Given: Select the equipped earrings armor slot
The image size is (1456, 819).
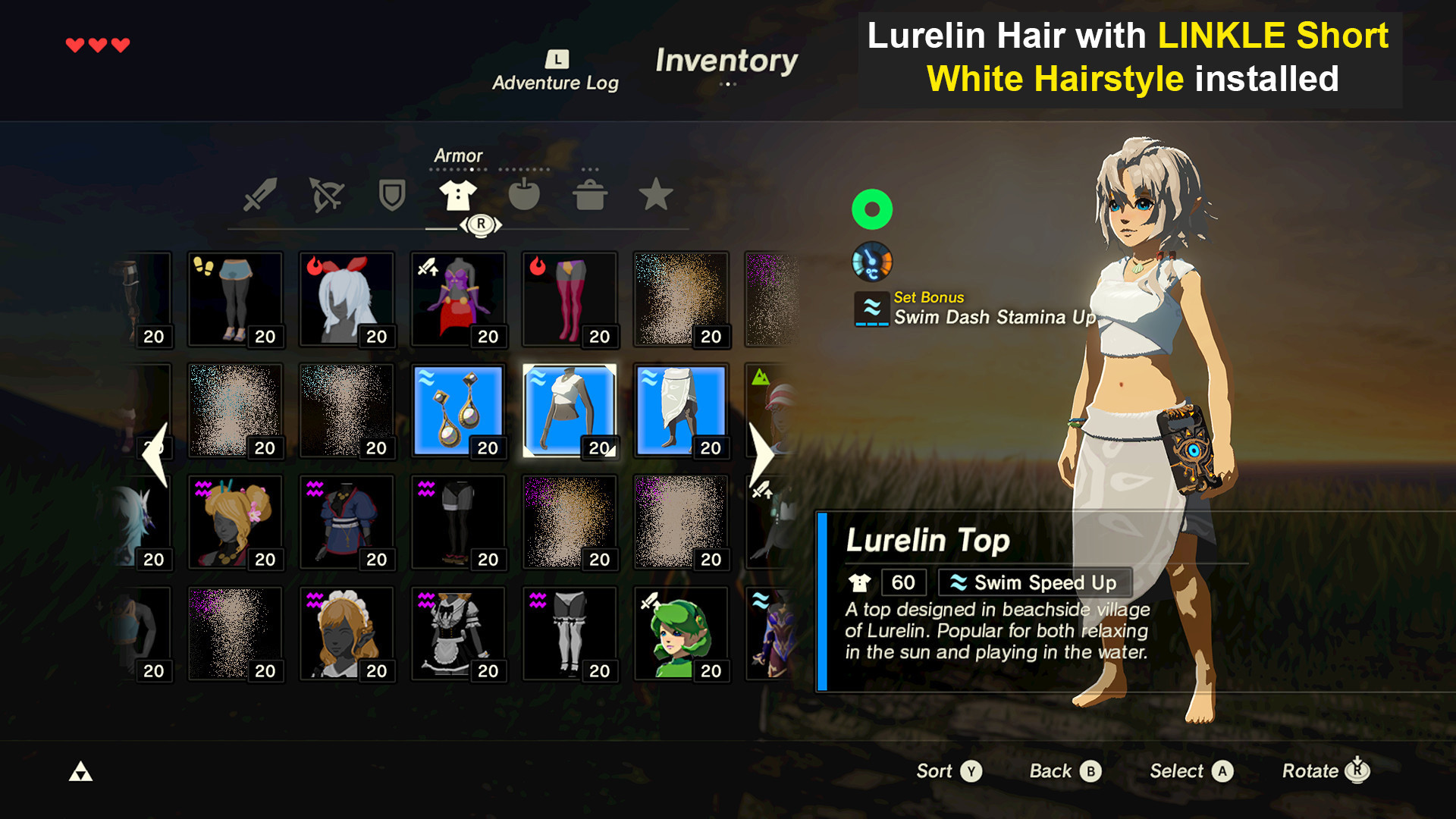Looking at the screenshot, I should point(458,409).
